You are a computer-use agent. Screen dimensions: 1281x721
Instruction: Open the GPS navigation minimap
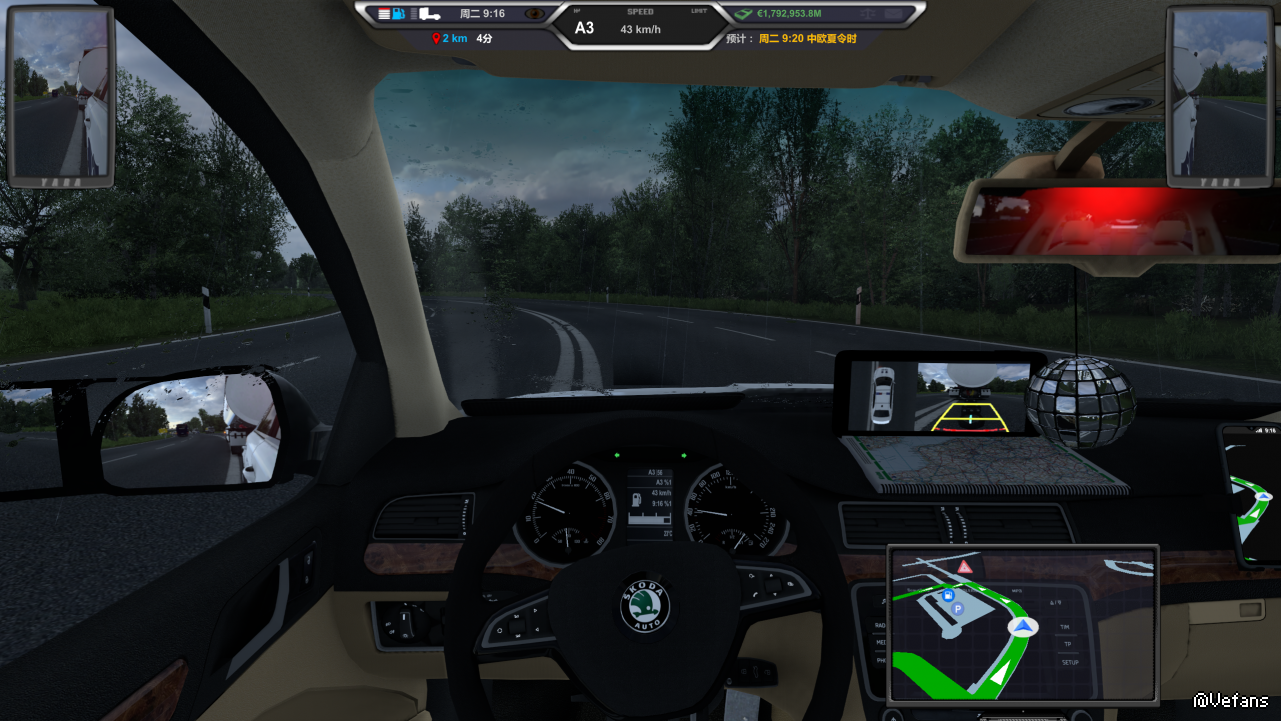(x=1022, y=624)
